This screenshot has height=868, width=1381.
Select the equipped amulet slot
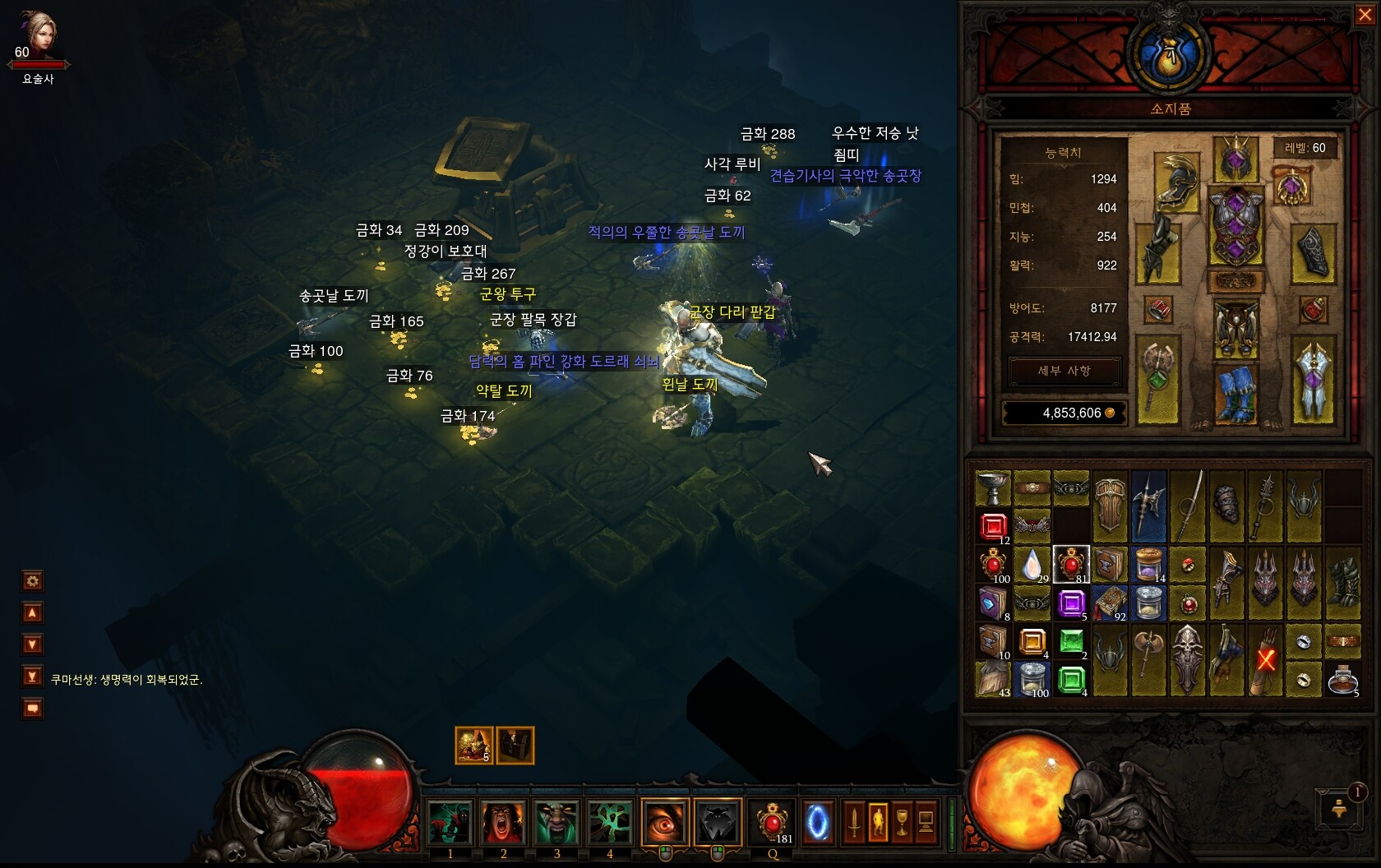coord(1291,186)
